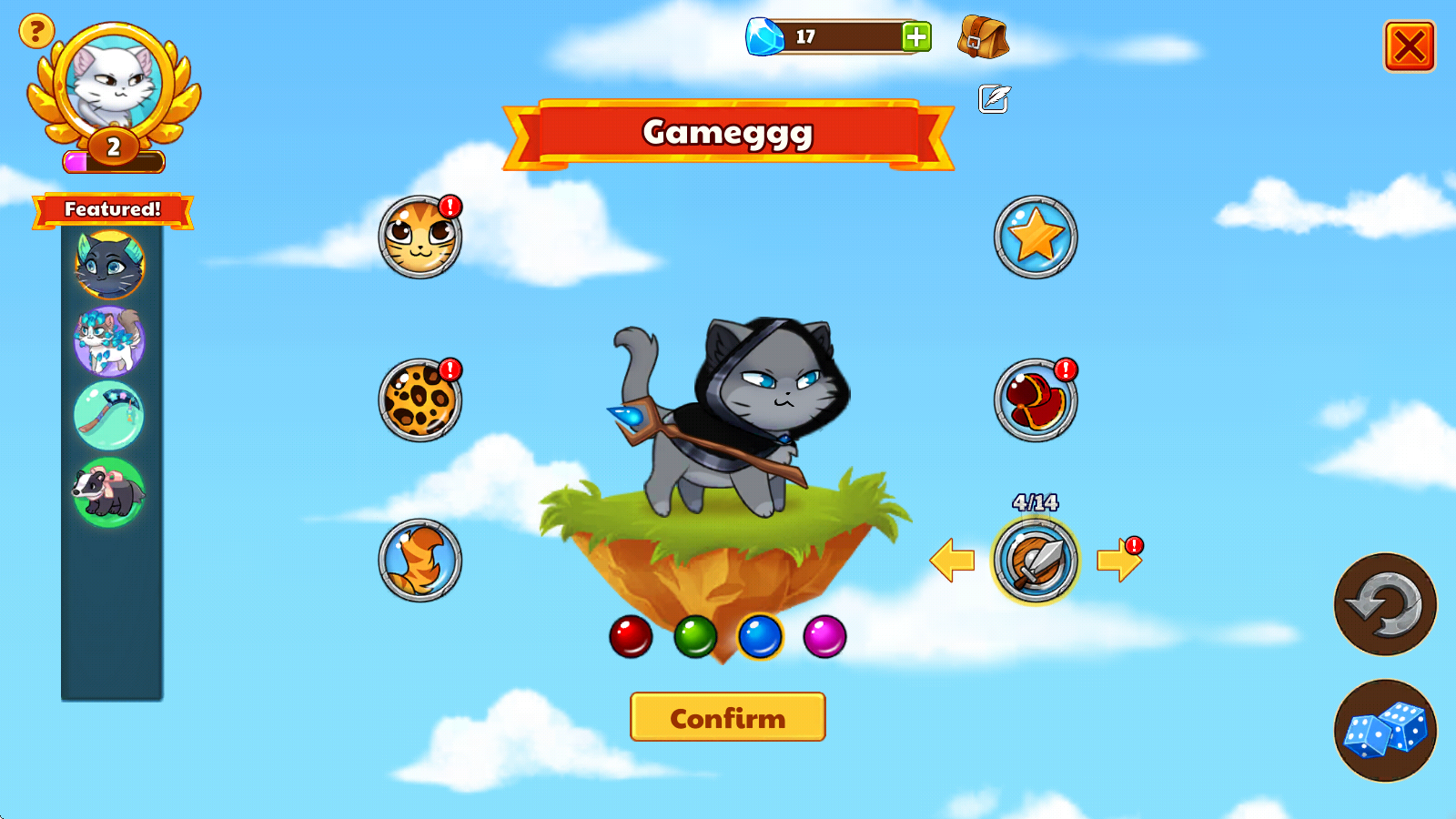
Task: Open the red armor outfit selection
Action: pyautogui.click(x=1036, y=400)
